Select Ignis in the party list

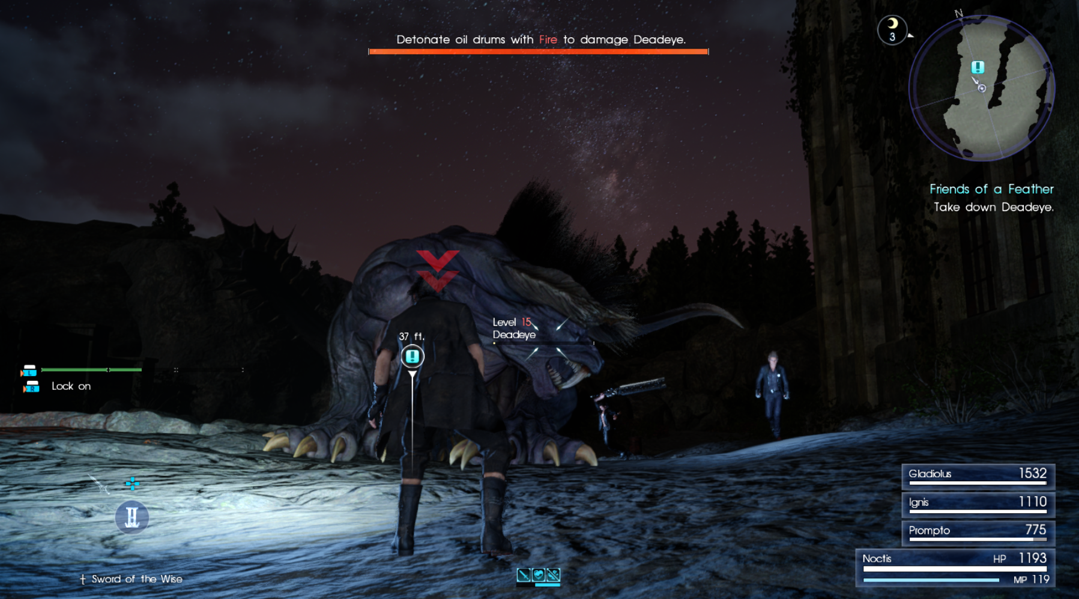(x=977, y=502)
